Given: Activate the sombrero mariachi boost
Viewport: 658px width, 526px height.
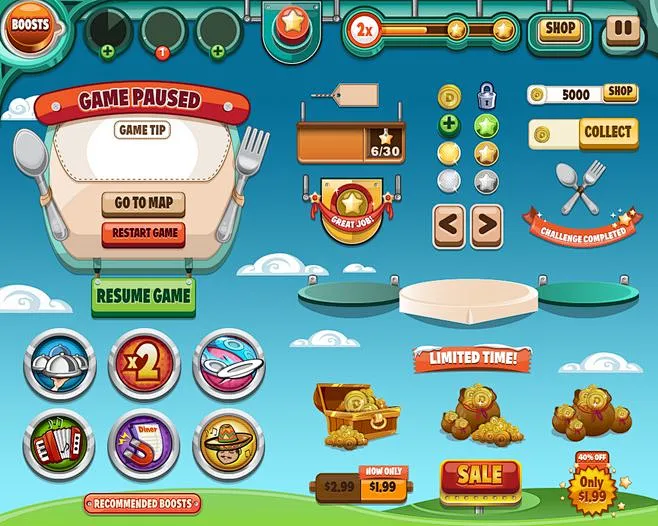Looking at the screenshot, I should click(x=228, y=441).
